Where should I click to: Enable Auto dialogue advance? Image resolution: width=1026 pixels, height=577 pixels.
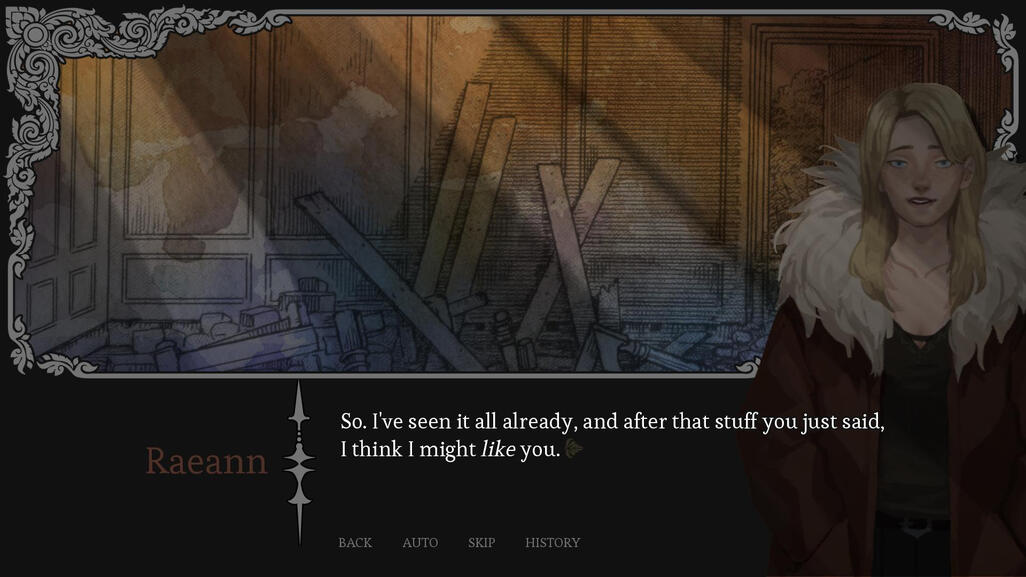pyautogui.click(x=420, y=543)
